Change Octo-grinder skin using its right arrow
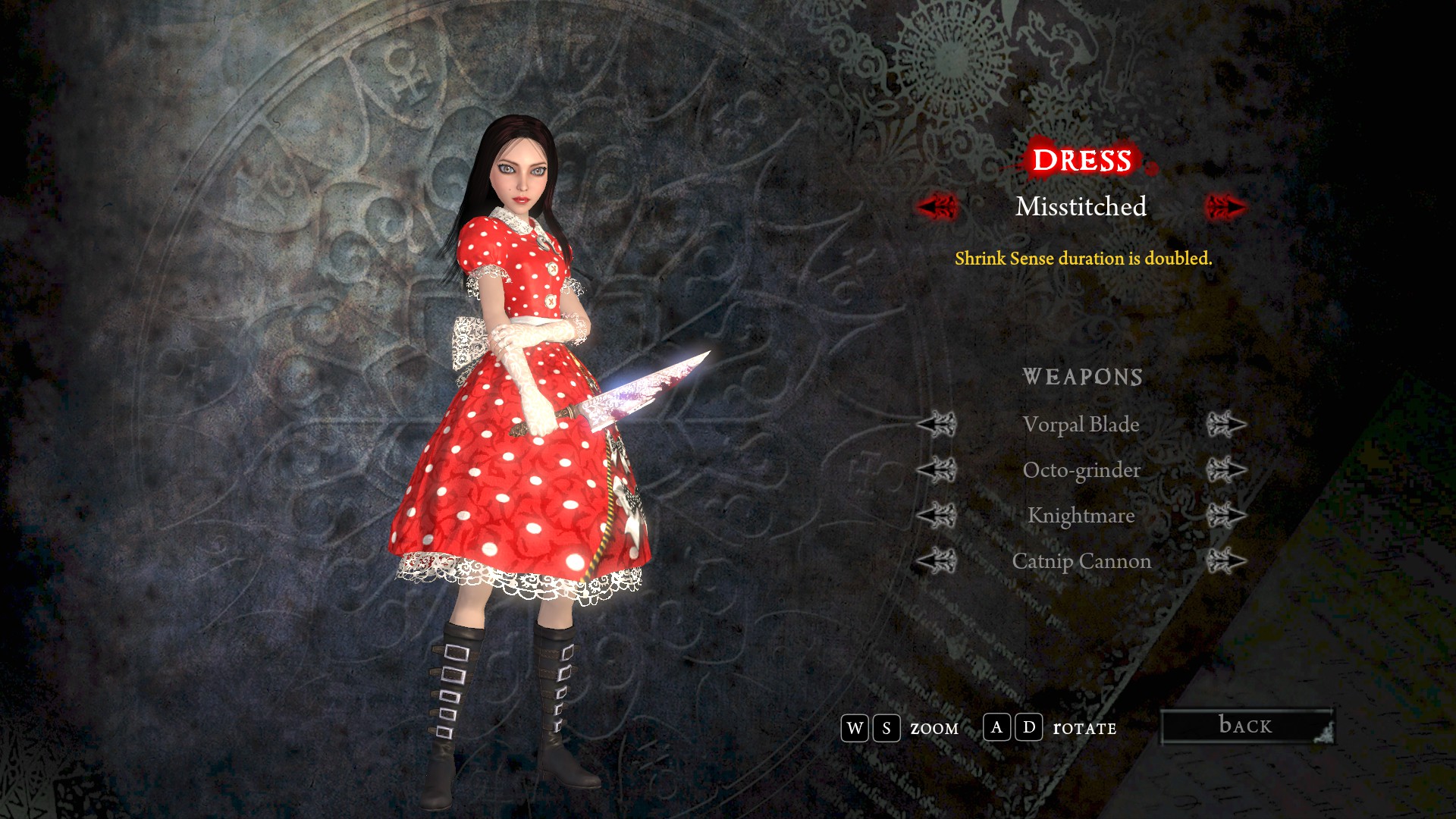 (1225, 470)
